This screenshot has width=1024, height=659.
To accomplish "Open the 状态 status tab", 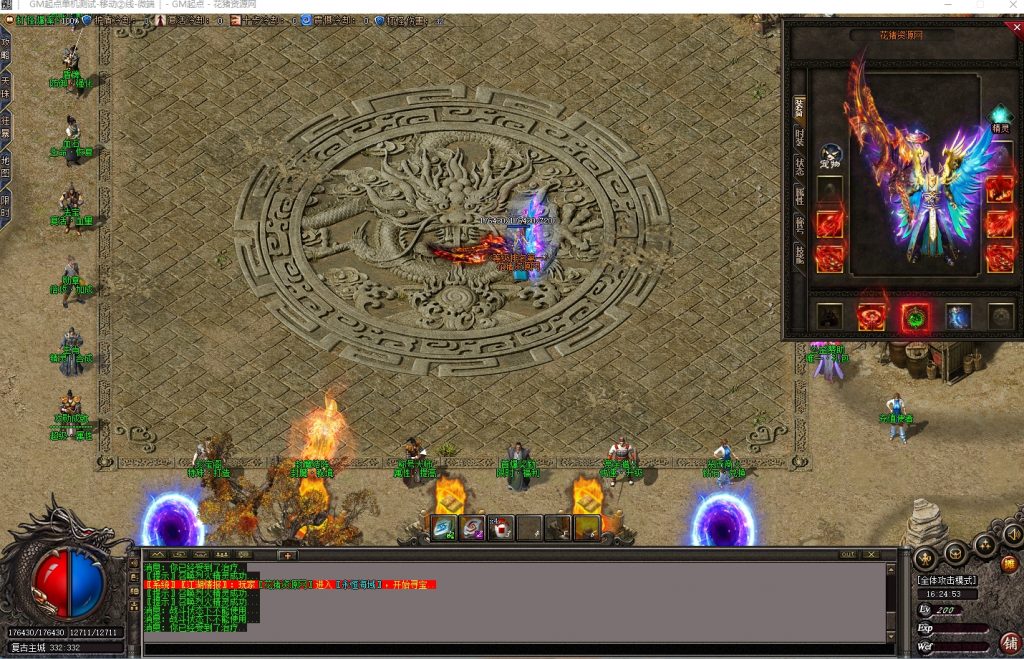I will [799, 165].
